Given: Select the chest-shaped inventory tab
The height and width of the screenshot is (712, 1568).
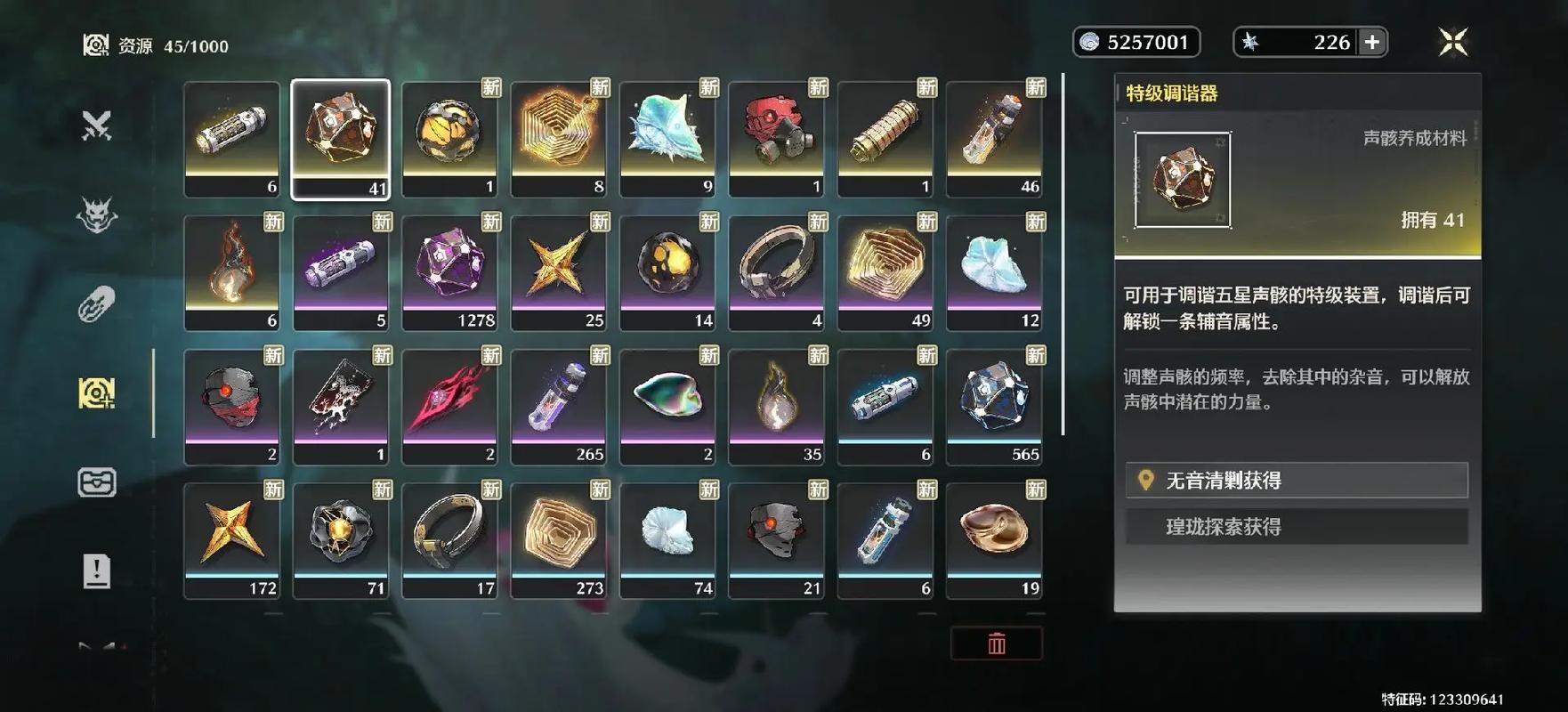Looking at the screenshot, I should click(97, 482).
